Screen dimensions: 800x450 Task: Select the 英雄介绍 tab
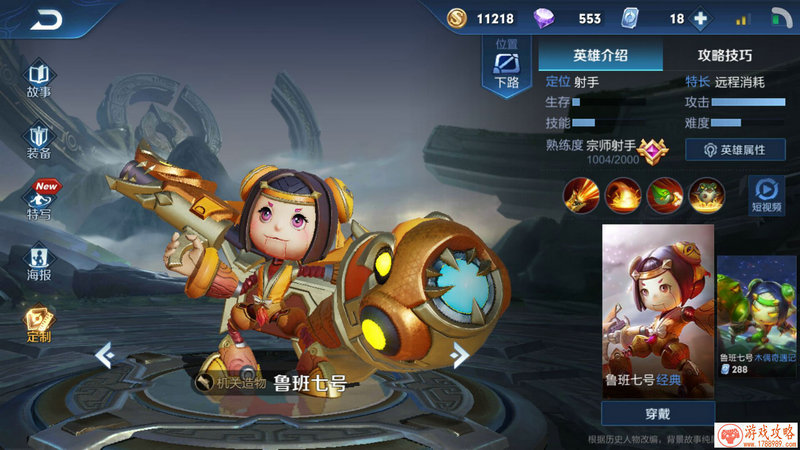600,55
